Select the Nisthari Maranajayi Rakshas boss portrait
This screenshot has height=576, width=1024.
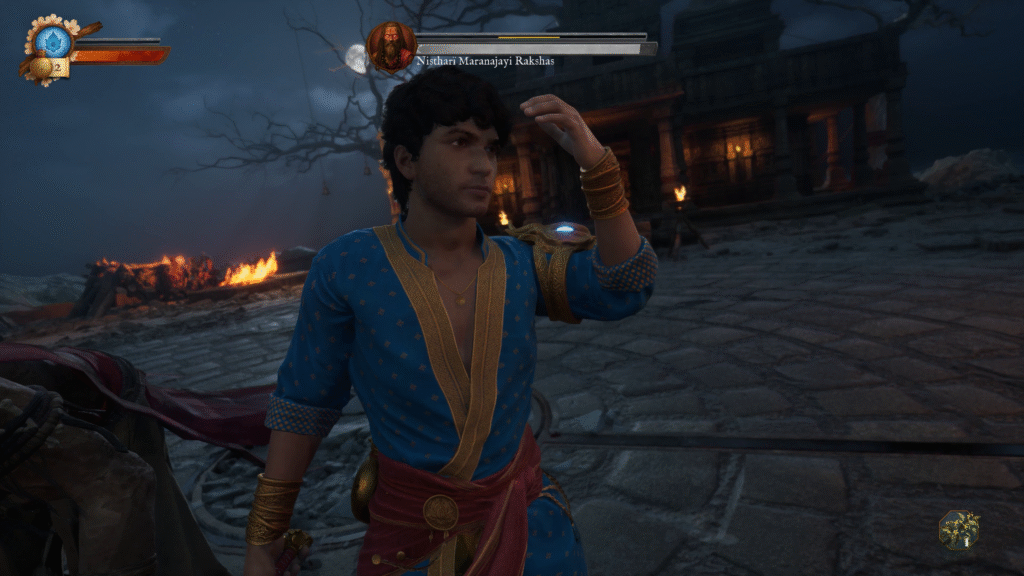pyautogui.click(x=391, y=46)
